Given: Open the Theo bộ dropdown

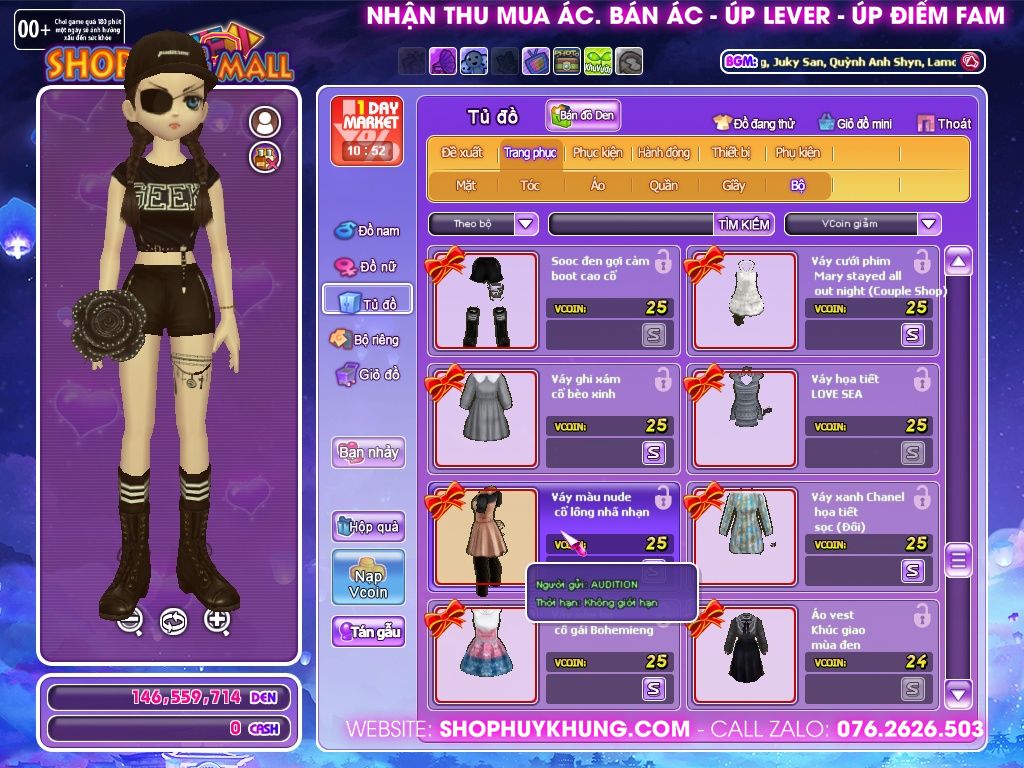Looking at the screenshot, I should (526, 224).
